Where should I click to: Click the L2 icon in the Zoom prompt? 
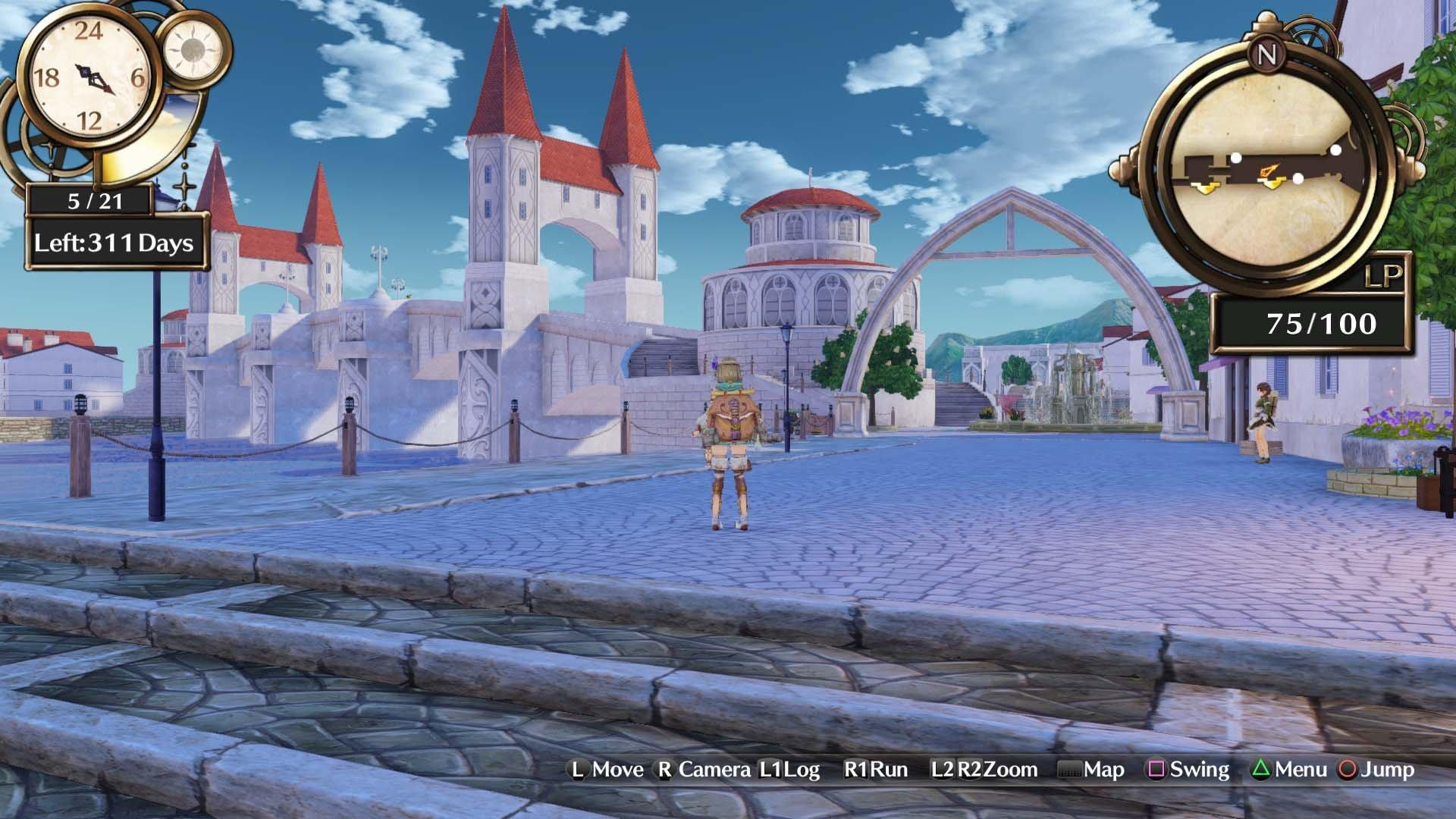click(943, 769)
